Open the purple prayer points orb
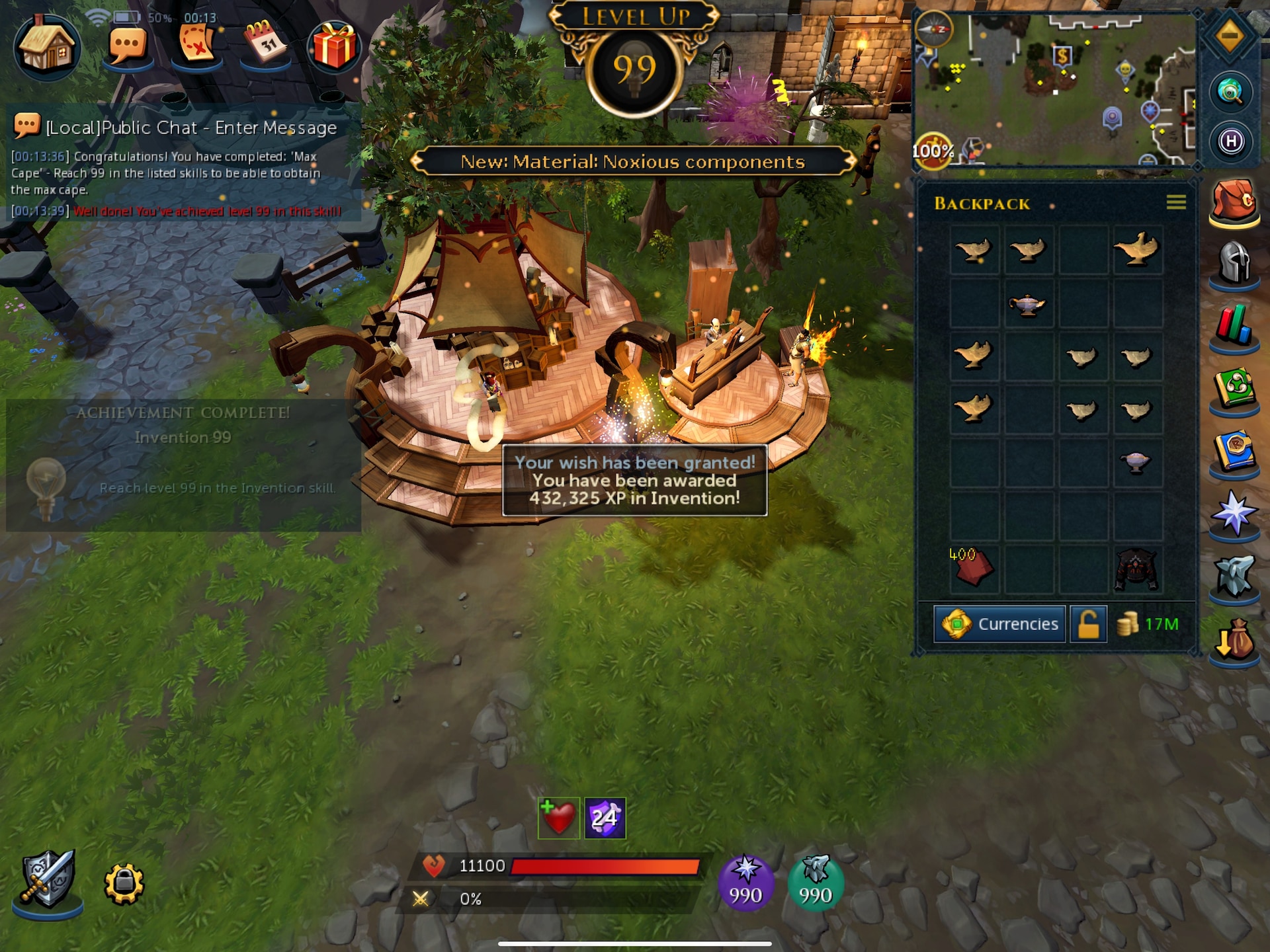The image size is (1270, 952). point(745,883)
